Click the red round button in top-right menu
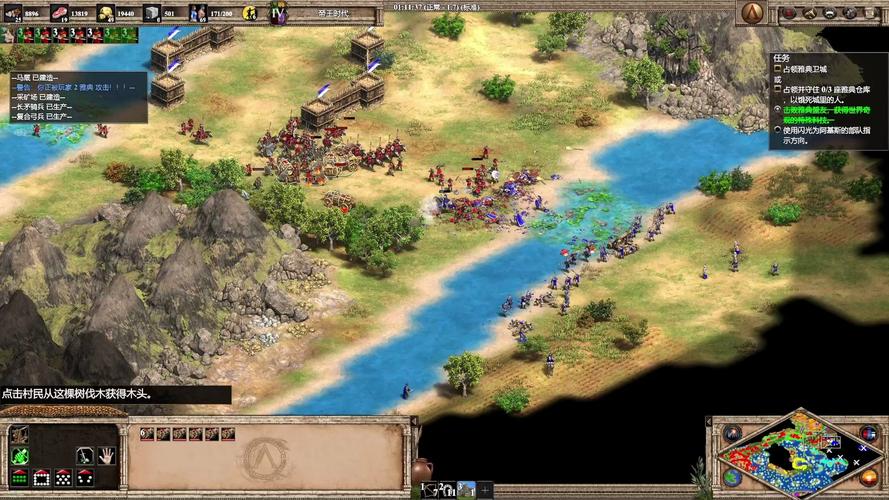Image resolution: width=889 pixels, height=500 pixels. pyautogui.click(x=789, y=13)
